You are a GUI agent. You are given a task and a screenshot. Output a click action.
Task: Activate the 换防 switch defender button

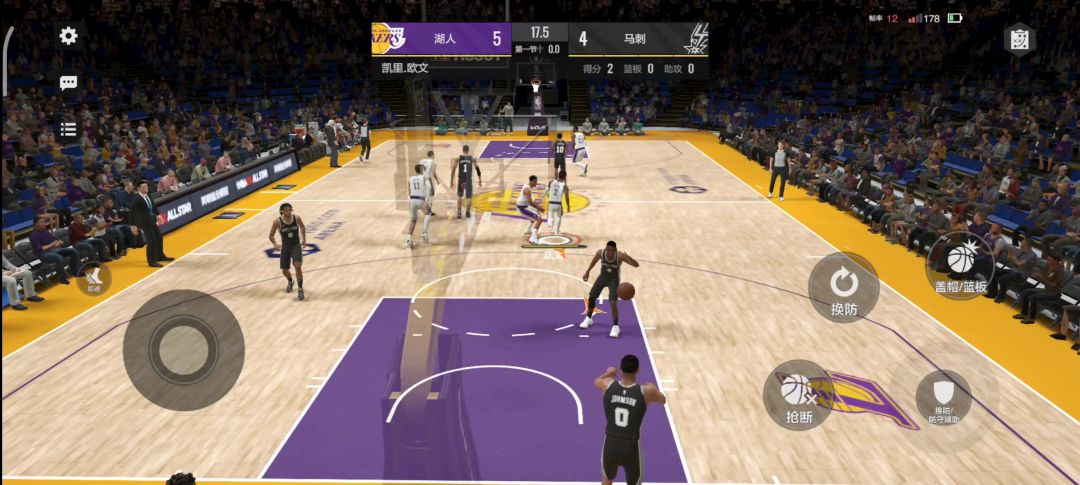843,287
